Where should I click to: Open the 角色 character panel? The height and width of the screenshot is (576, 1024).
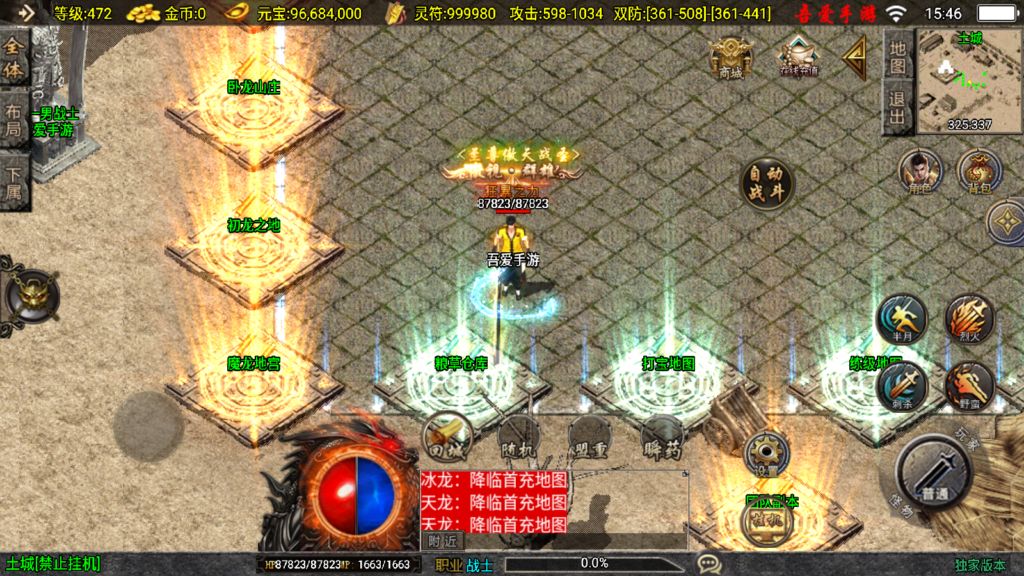coord(919,172)
